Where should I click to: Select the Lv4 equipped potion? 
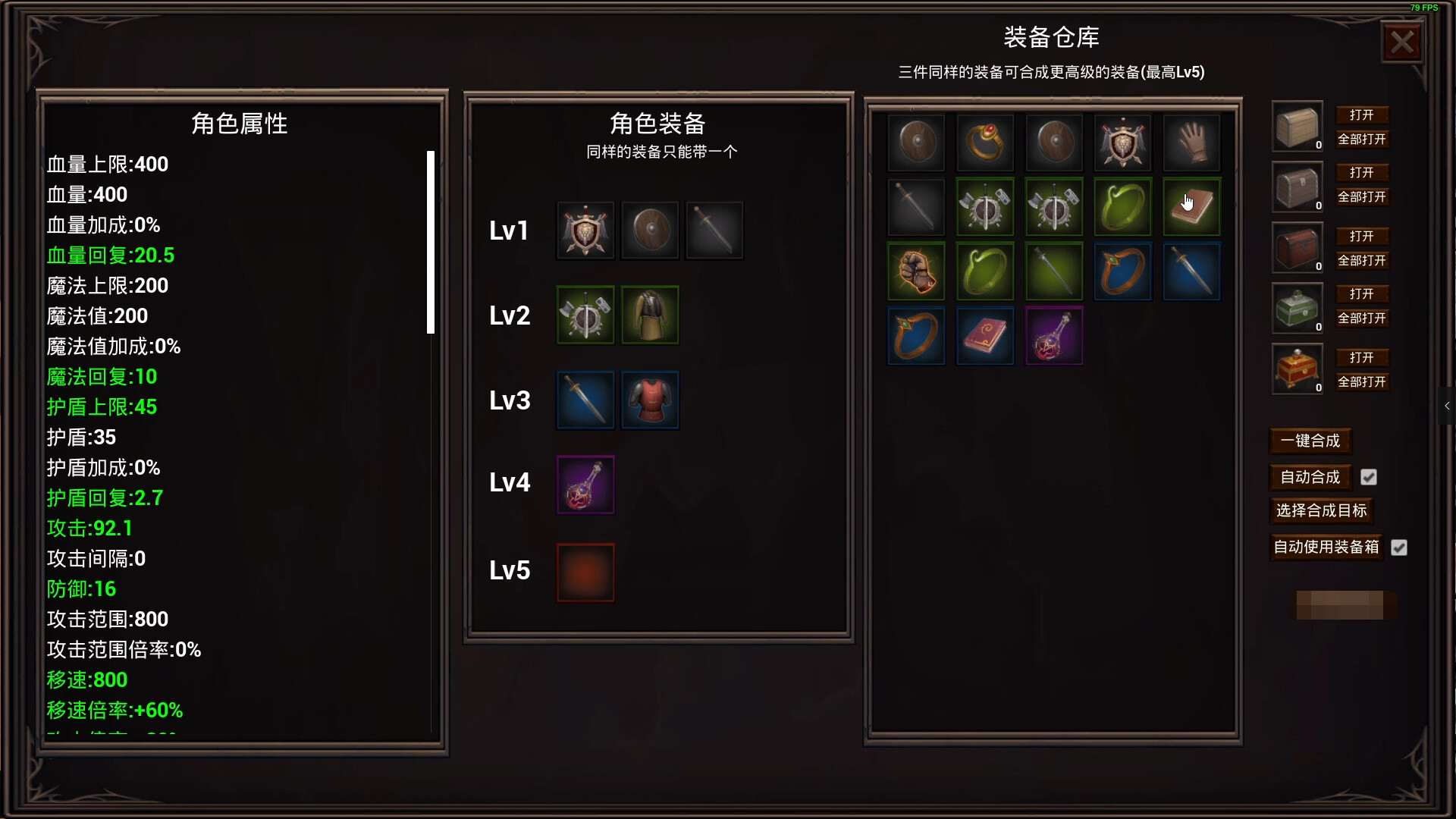[585, 485]
